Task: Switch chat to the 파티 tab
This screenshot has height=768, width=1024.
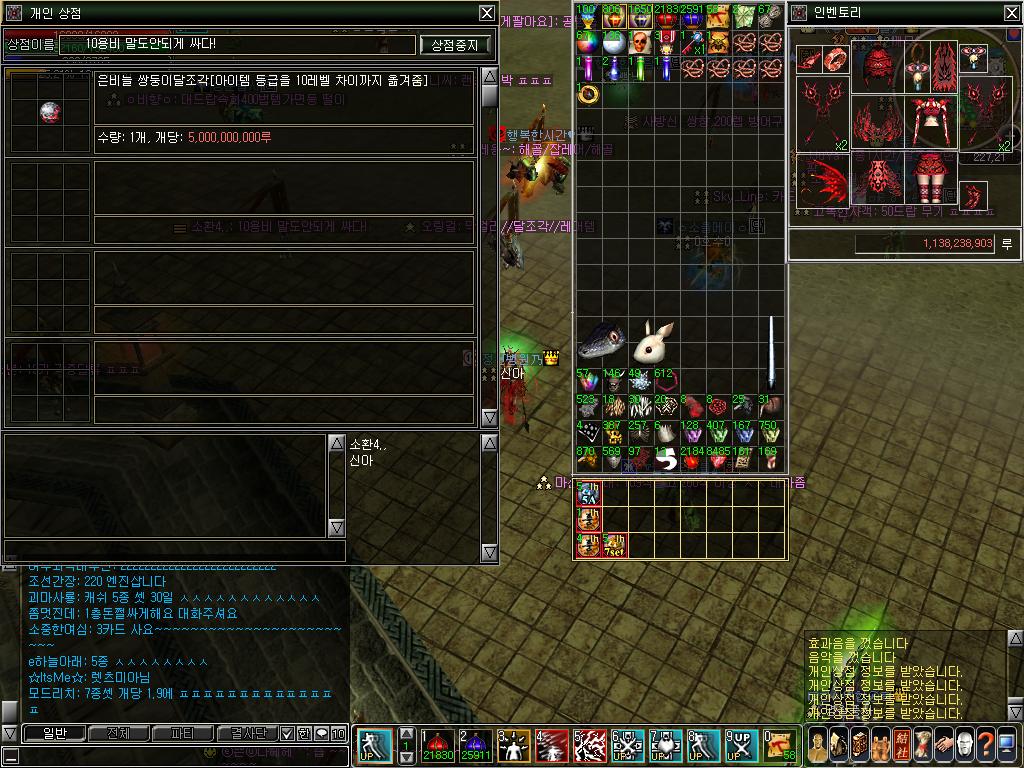Action: [182, 734]
